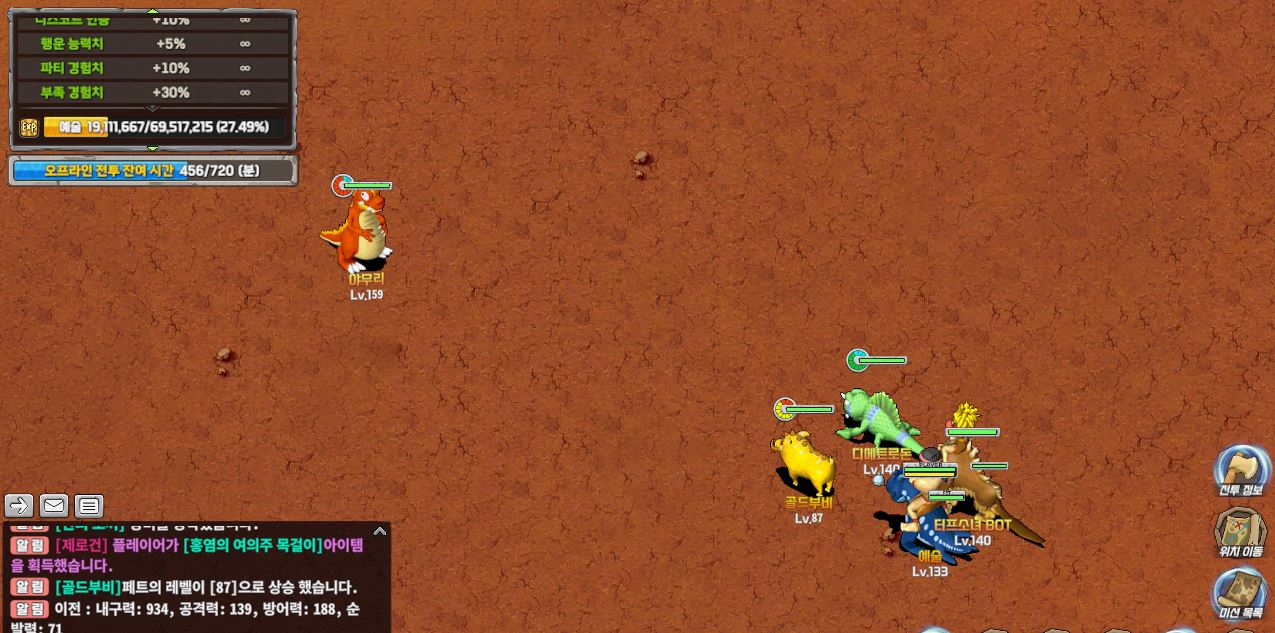This screenshot has width=1275, height=633.
Task: Click the green arrow atop the buff panel
Action: coord(153,13)
